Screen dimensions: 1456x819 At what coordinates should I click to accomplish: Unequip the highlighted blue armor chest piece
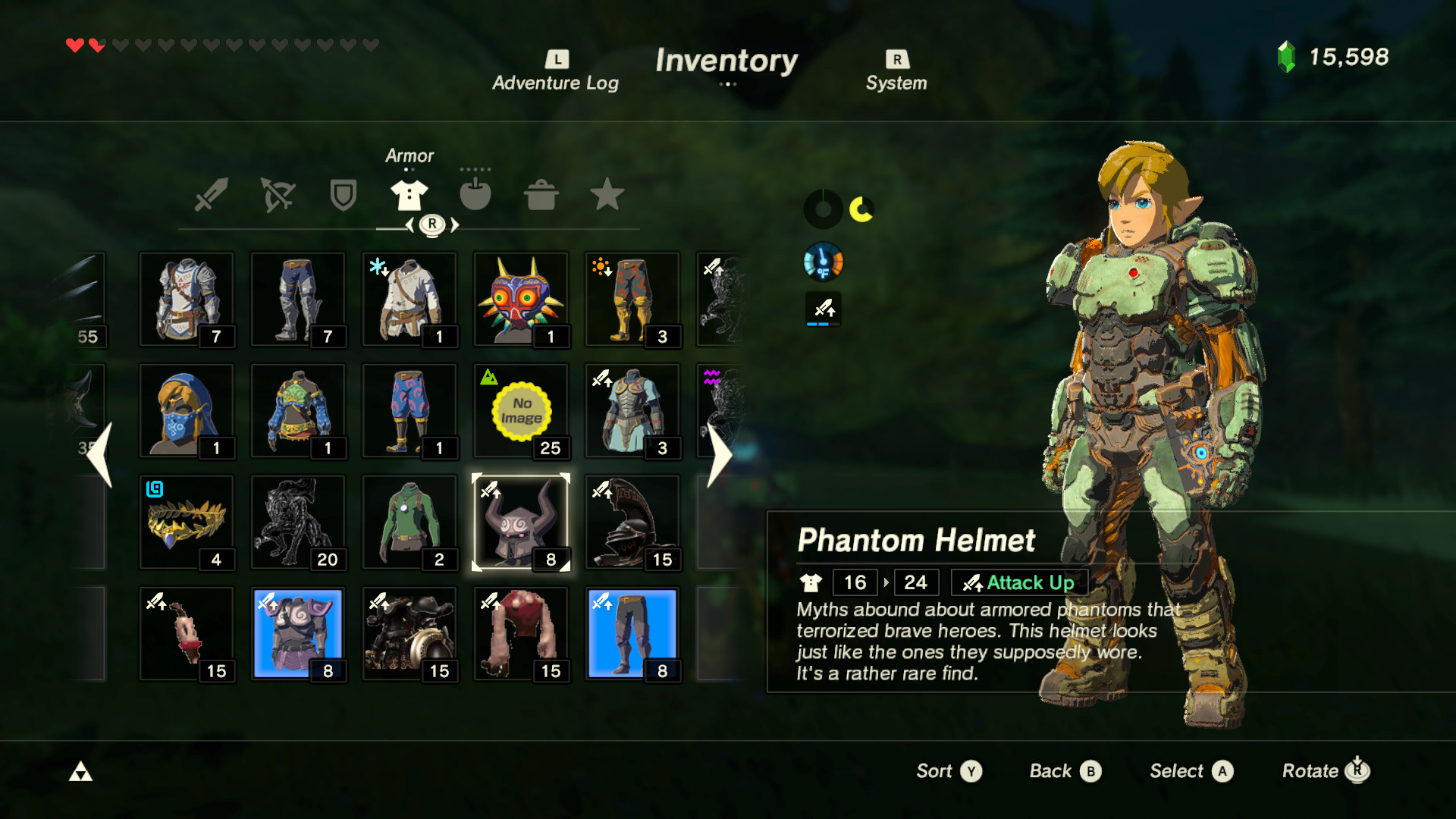pos(298,633)
